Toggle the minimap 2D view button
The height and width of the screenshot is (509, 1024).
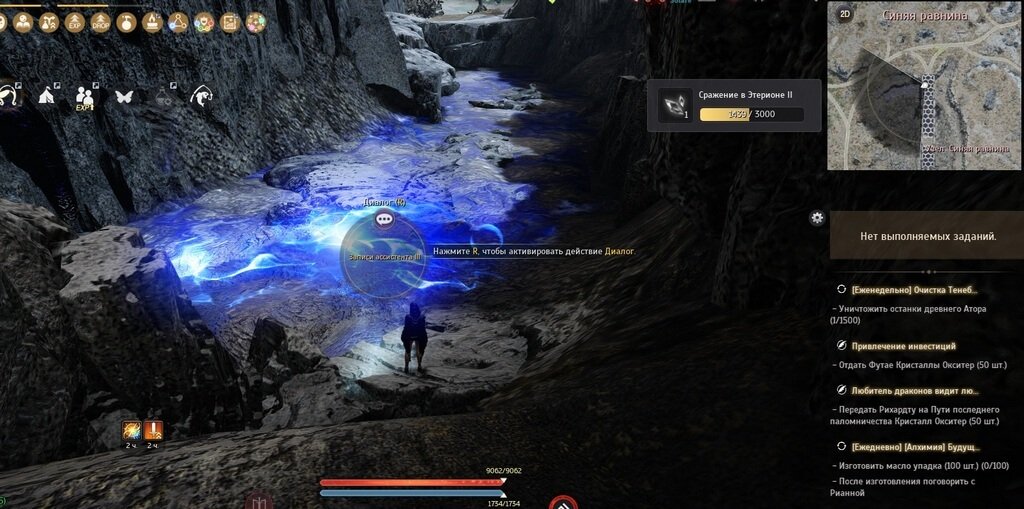point(844,14)
